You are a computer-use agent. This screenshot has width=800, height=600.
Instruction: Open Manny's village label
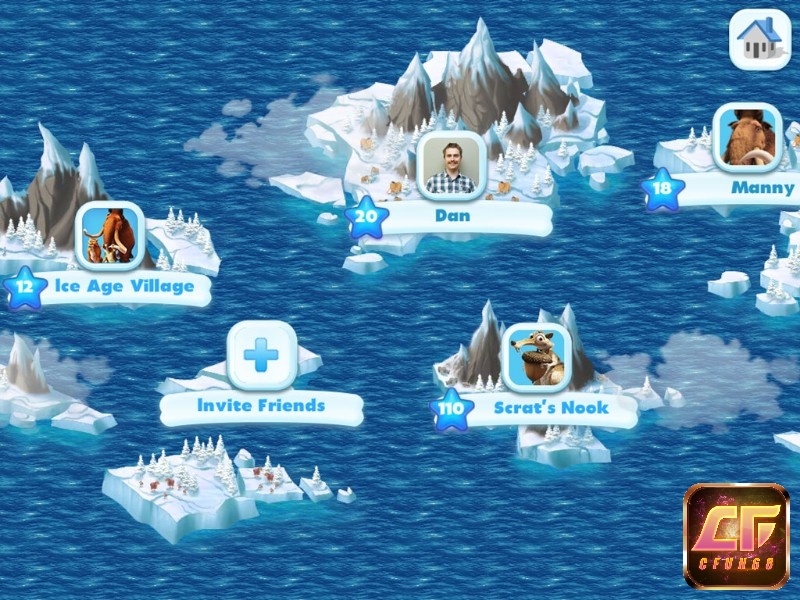coord(762,187)
